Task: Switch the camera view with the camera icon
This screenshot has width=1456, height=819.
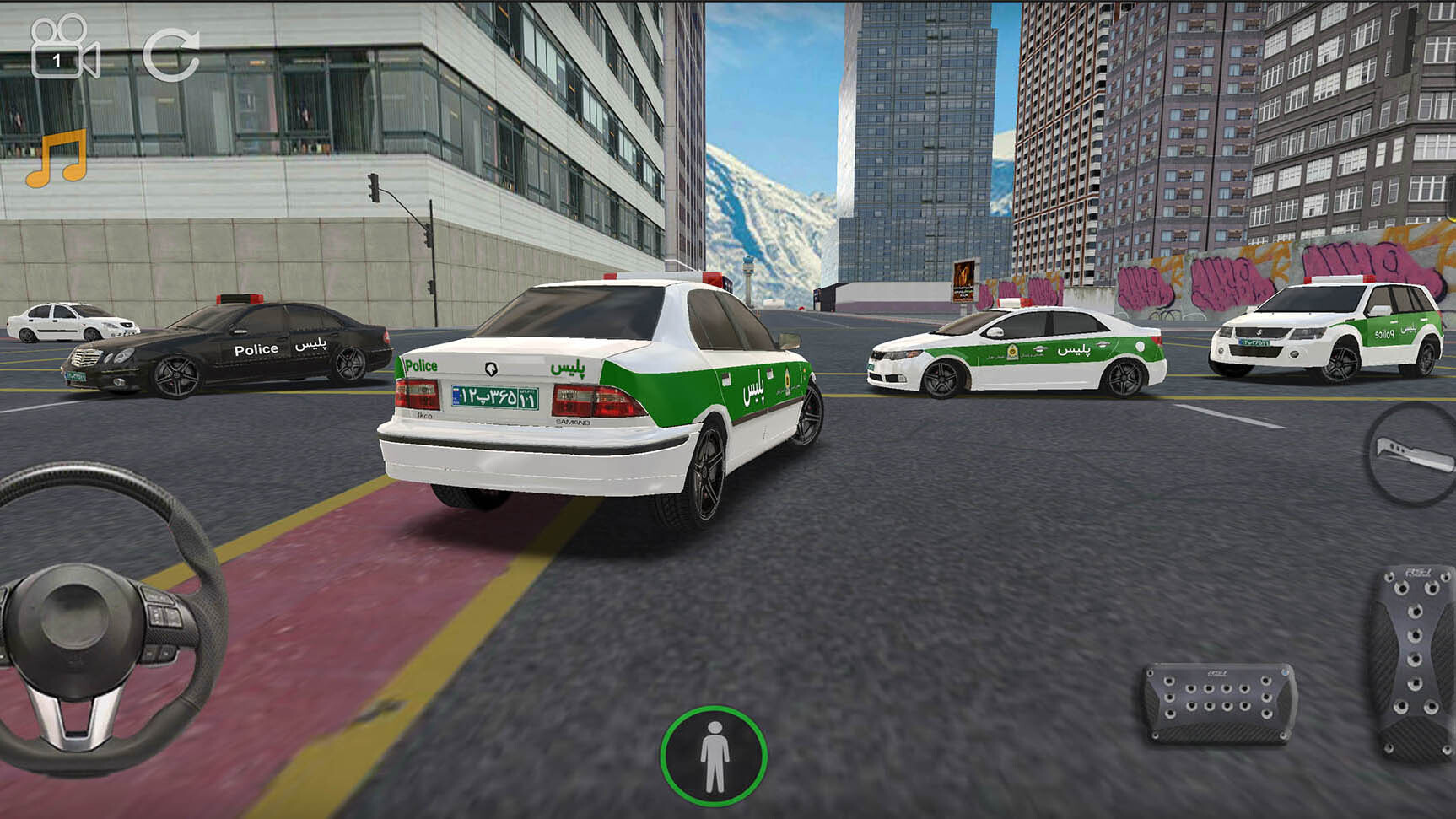Action: click(63, 49)
